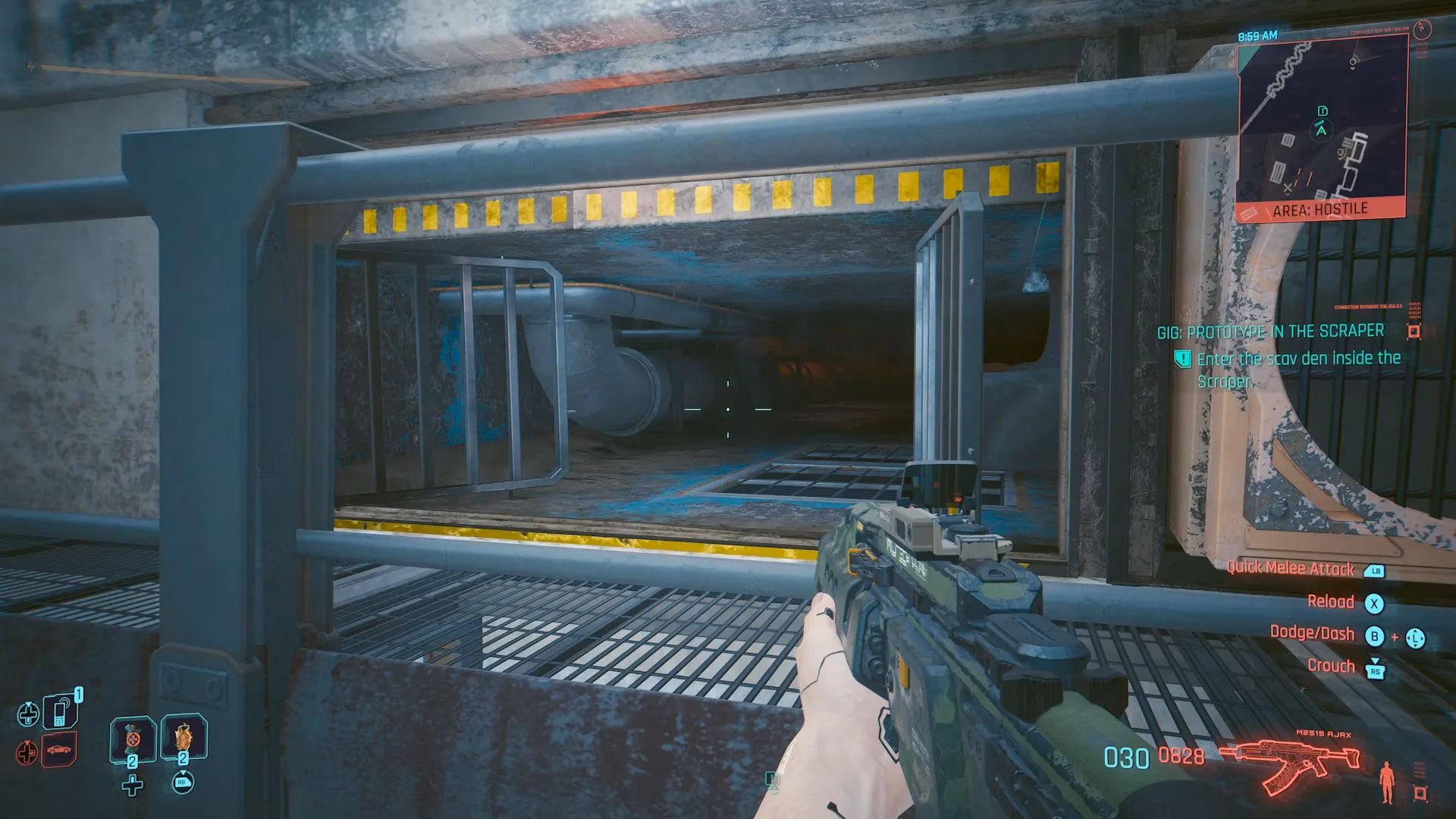This screenshot has width=1456, height=819.
Task: Select the AREA: HOSTILE banner
Action: 1321,209
